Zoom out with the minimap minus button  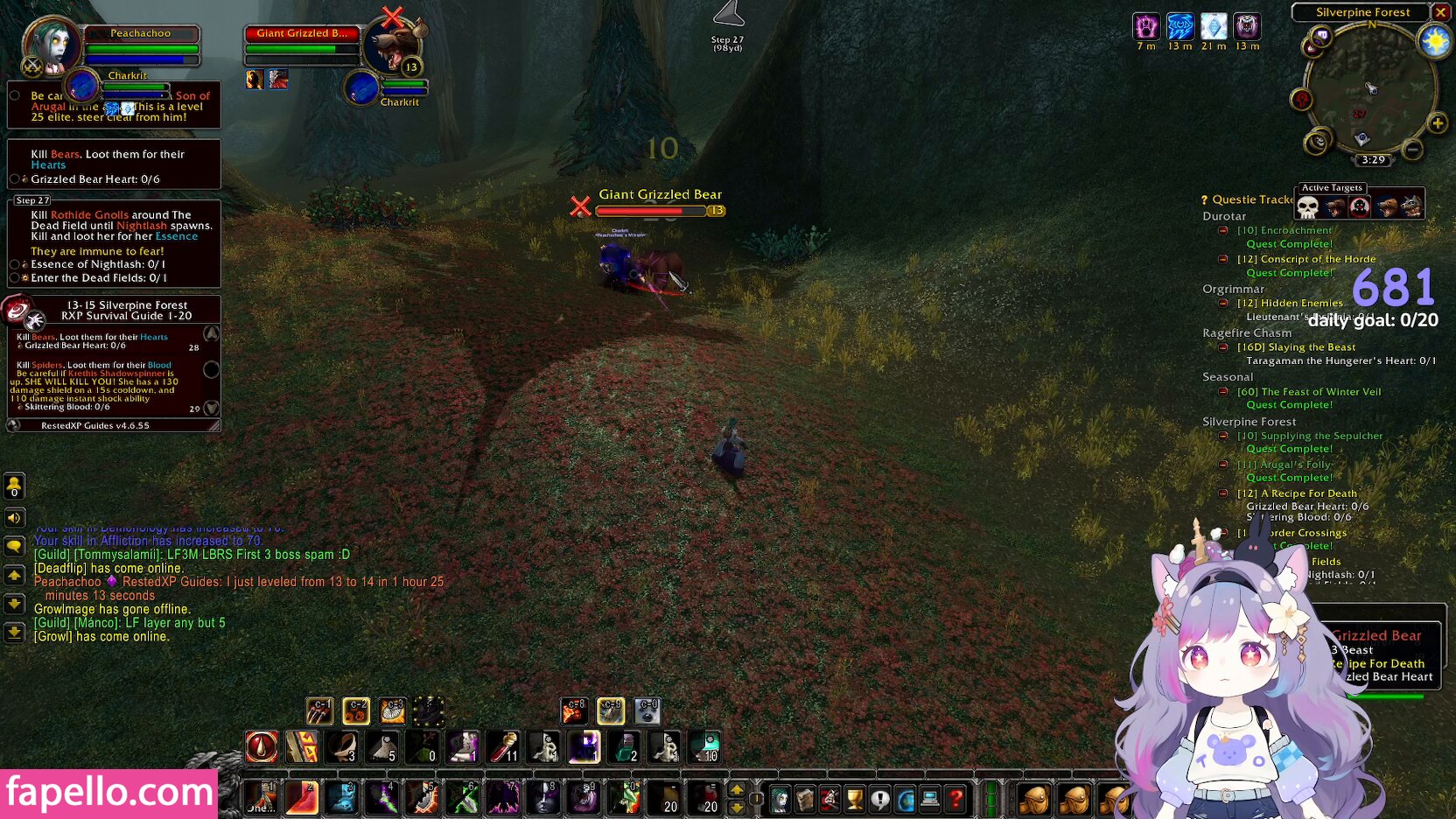[1411, 150]
